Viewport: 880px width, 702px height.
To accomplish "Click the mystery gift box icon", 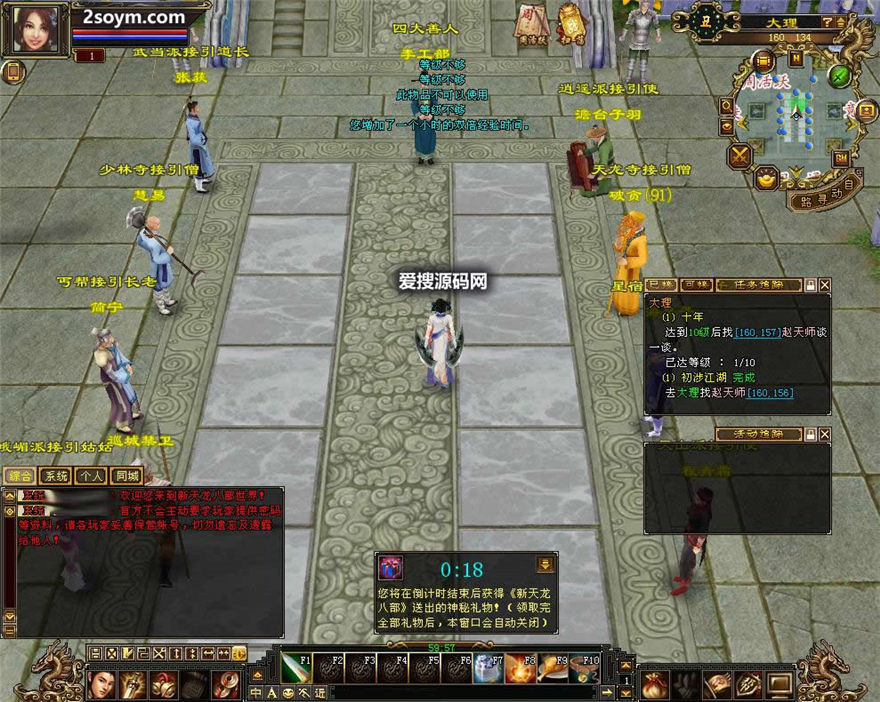I will pos(391,568).
